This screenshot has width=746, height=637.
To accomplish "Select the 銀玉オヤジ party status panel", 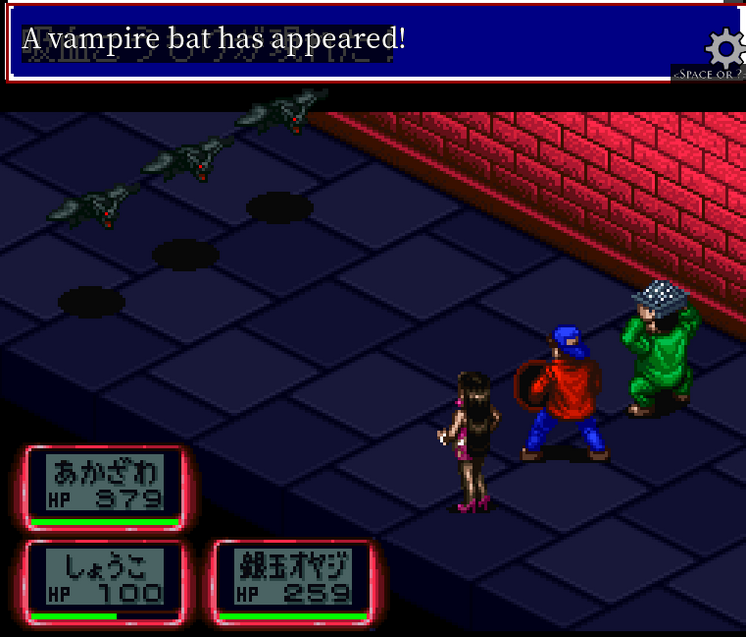I will coord(294,581).
